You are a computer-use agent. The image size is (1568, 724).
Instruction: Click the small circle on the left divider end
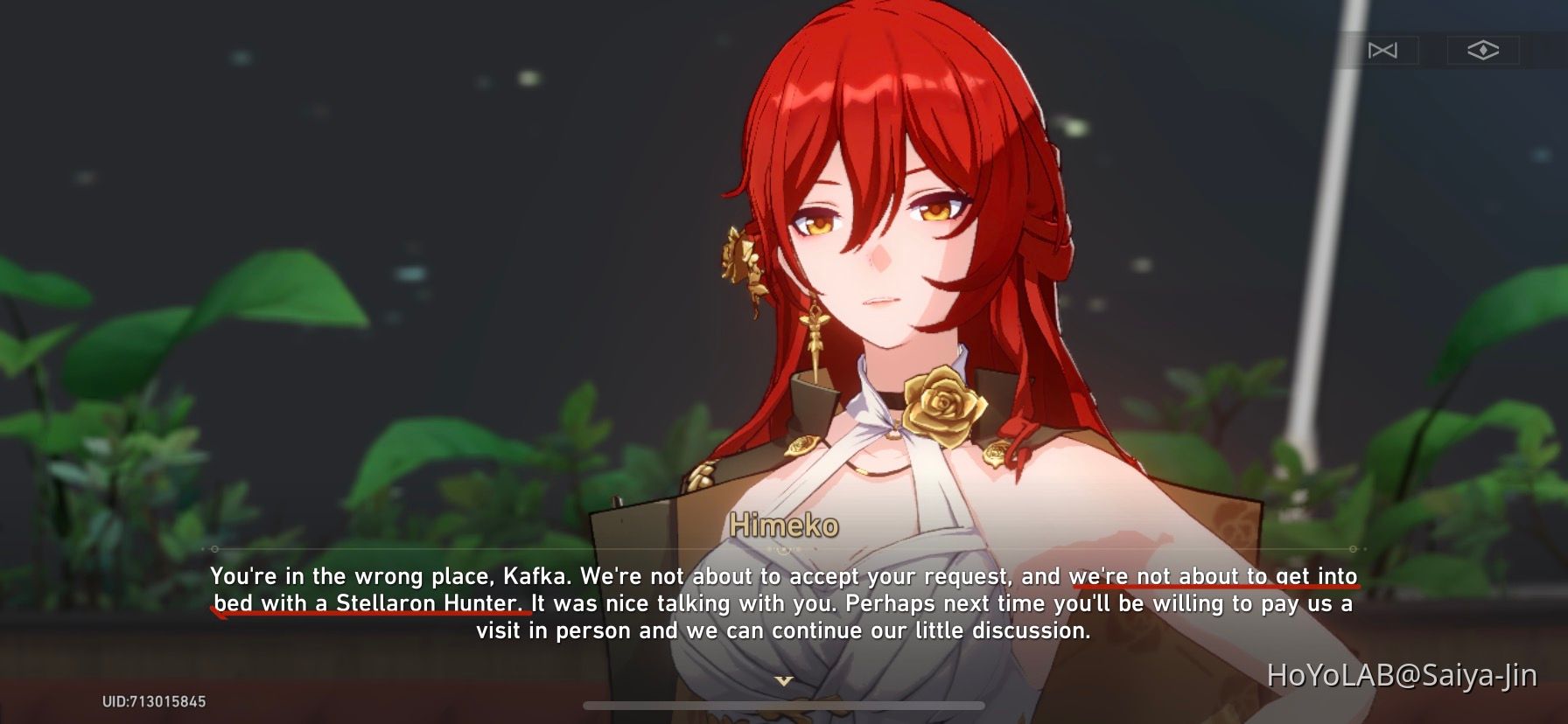pyautogui.click(x=213, y=549)
